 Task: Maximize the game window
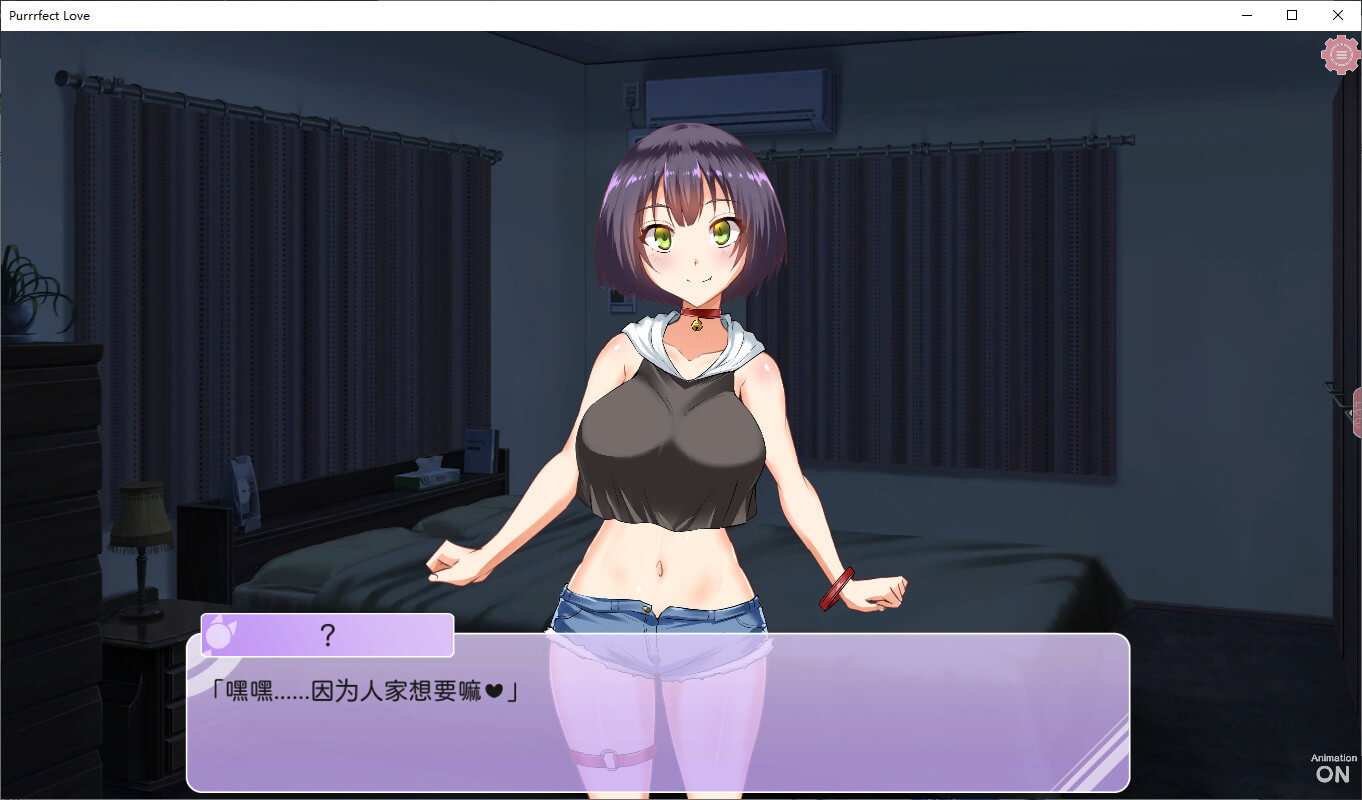point(1292,15)
